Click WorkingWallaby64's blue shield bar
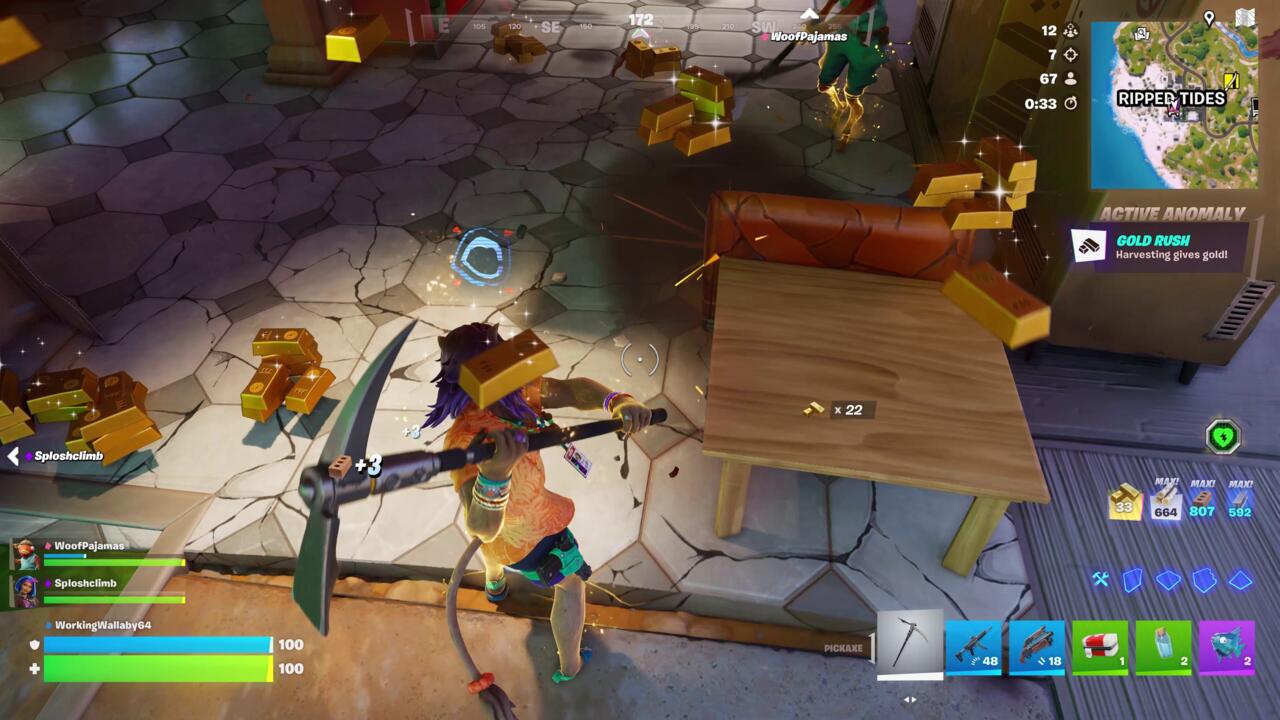This screenshot has height=720, width=1280. click(x=160, y=645)
